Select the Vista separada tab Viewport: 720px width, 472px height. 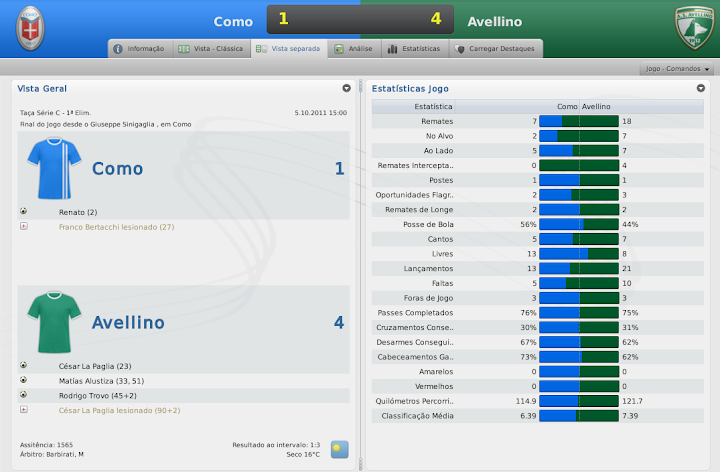pos(288,48)
